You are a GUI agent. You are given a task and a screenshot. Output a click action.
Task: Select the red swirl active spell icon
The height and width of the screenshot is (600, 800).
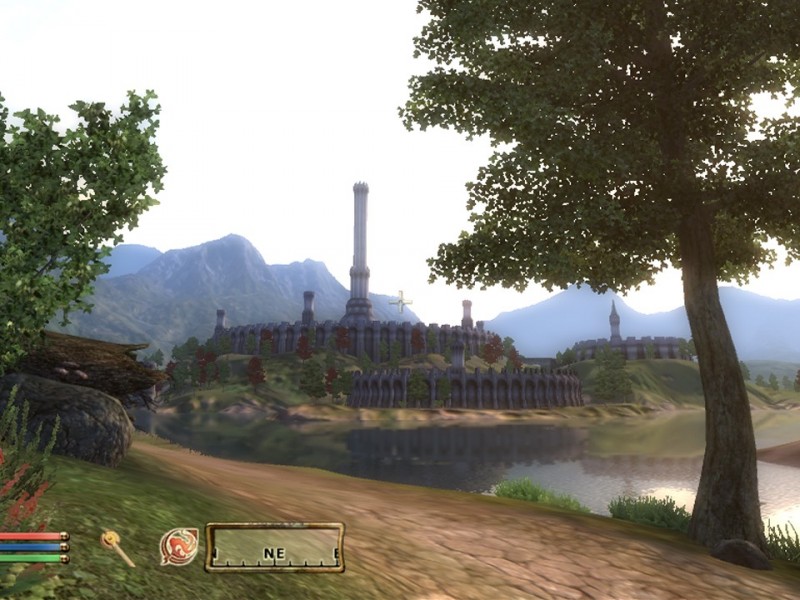pos(178,547)
